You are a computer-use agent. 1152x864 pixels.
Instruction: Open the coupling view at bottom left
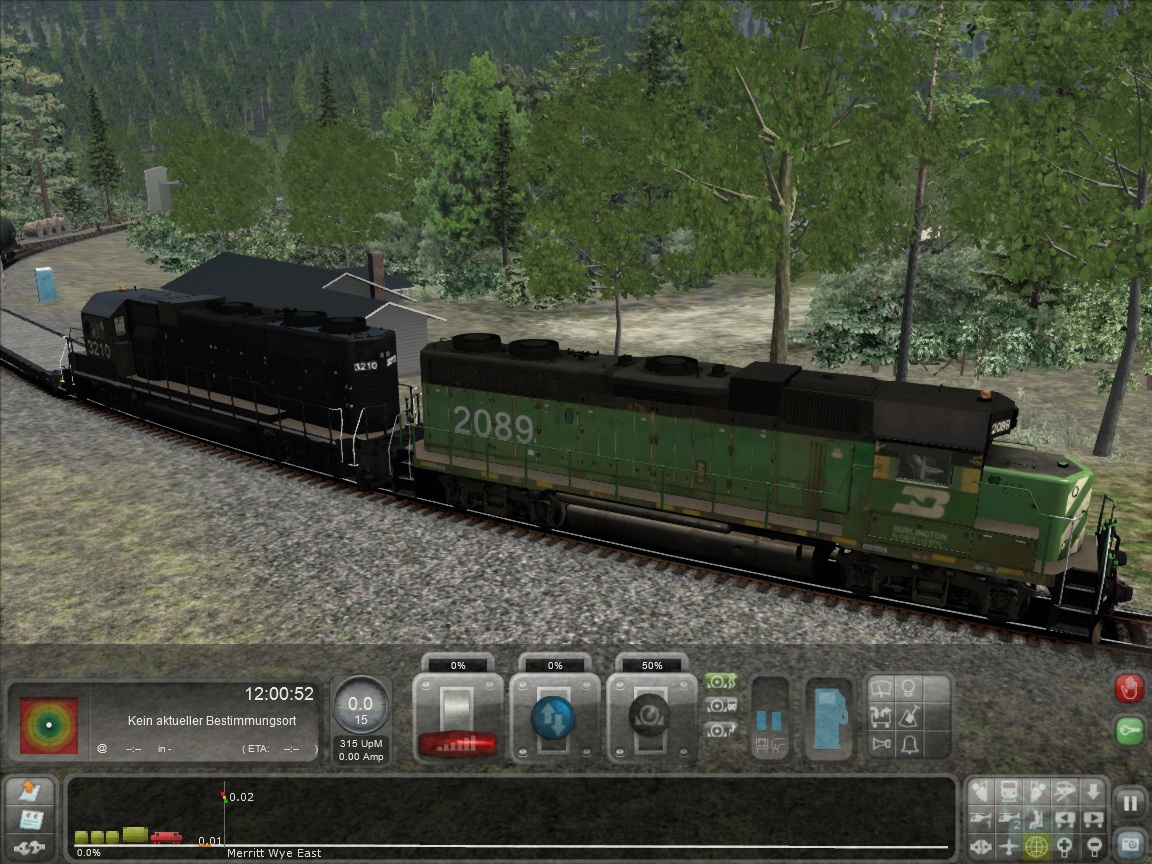[x=31, y=848]
